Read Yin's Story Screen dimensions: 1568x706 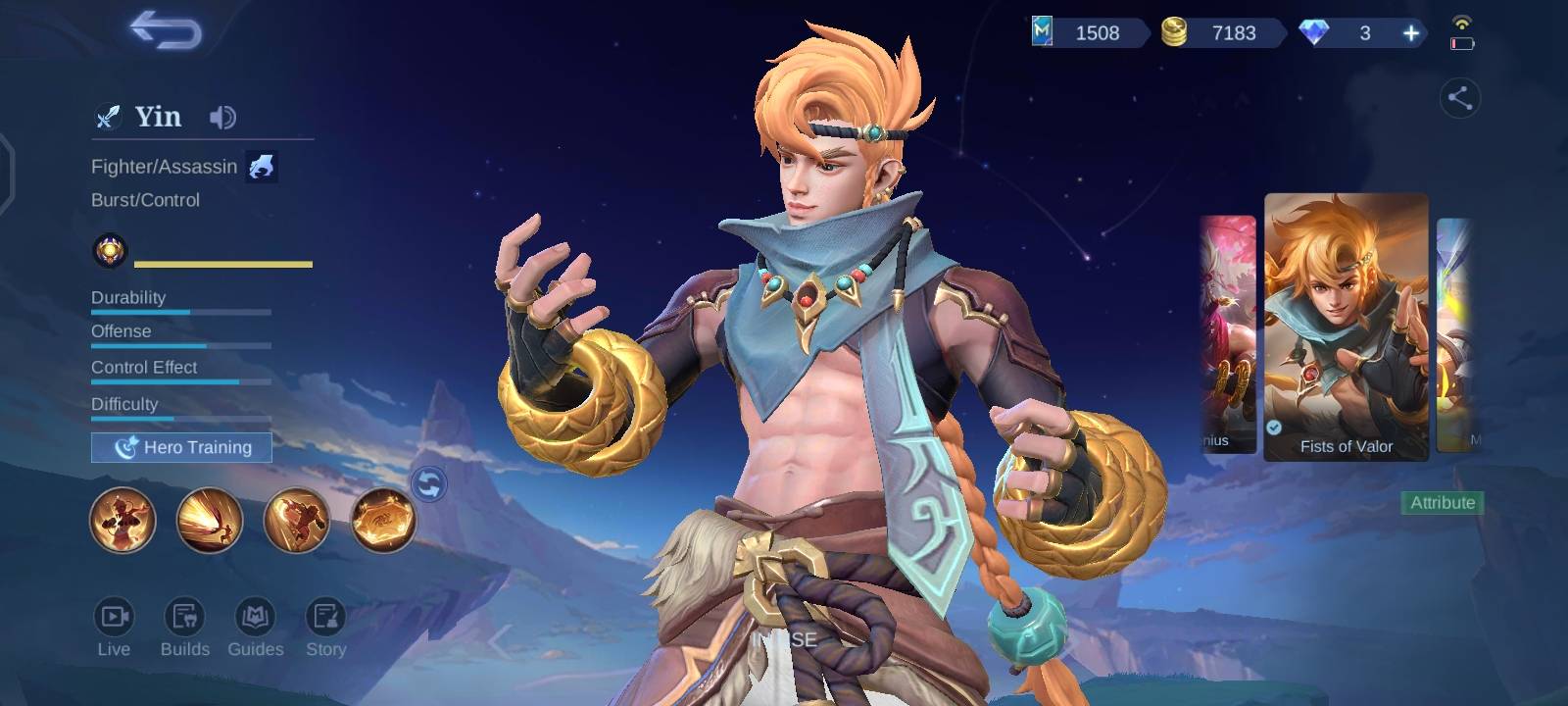(x=325, y=626)
